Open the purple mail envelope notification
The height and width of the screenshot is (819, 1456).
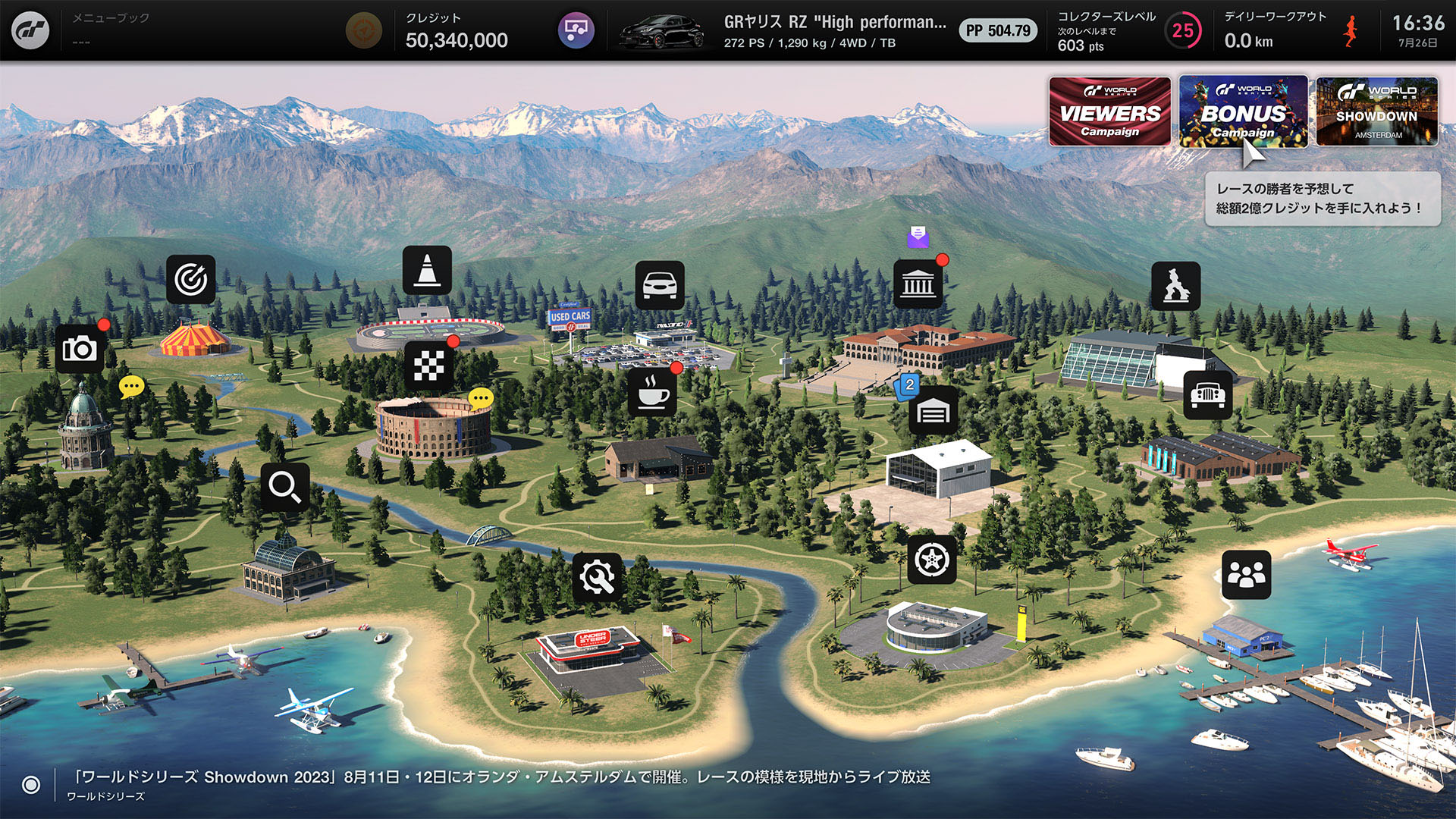click(x=918, y=237)
